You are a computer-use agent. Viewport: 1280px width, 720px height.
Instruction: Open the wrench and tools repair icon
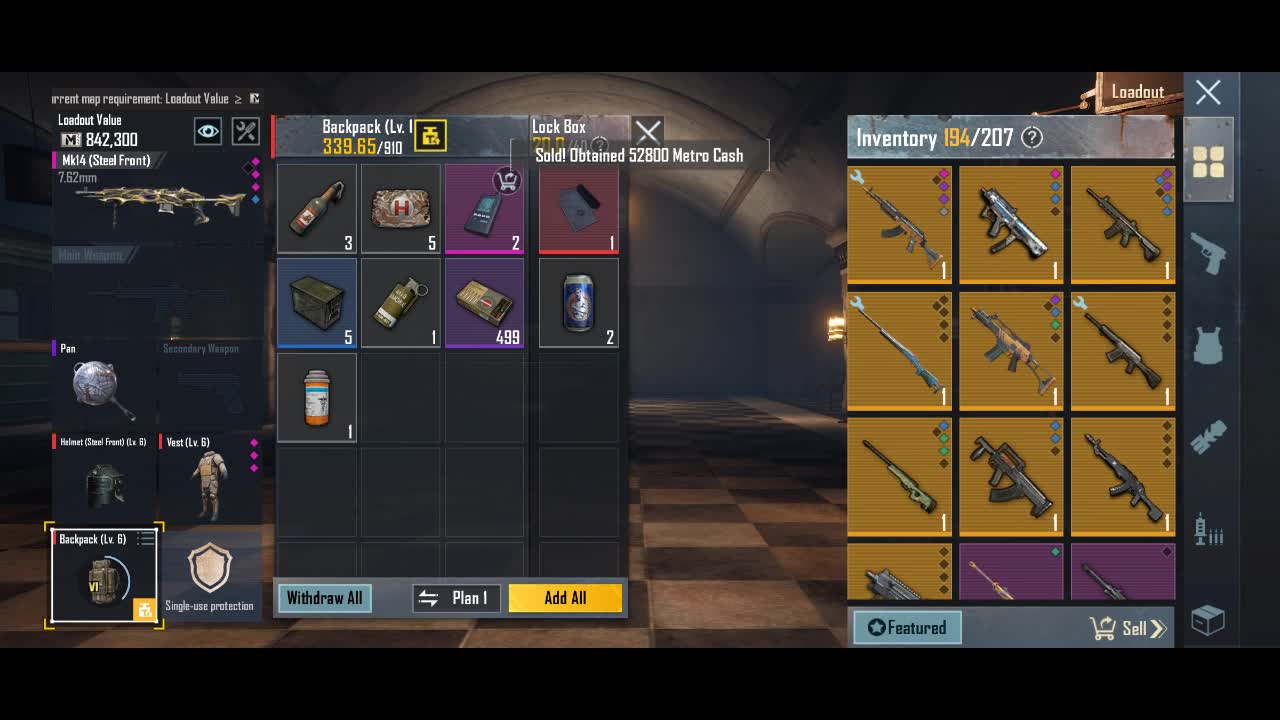pyautogui.click(x=245, y=131)
